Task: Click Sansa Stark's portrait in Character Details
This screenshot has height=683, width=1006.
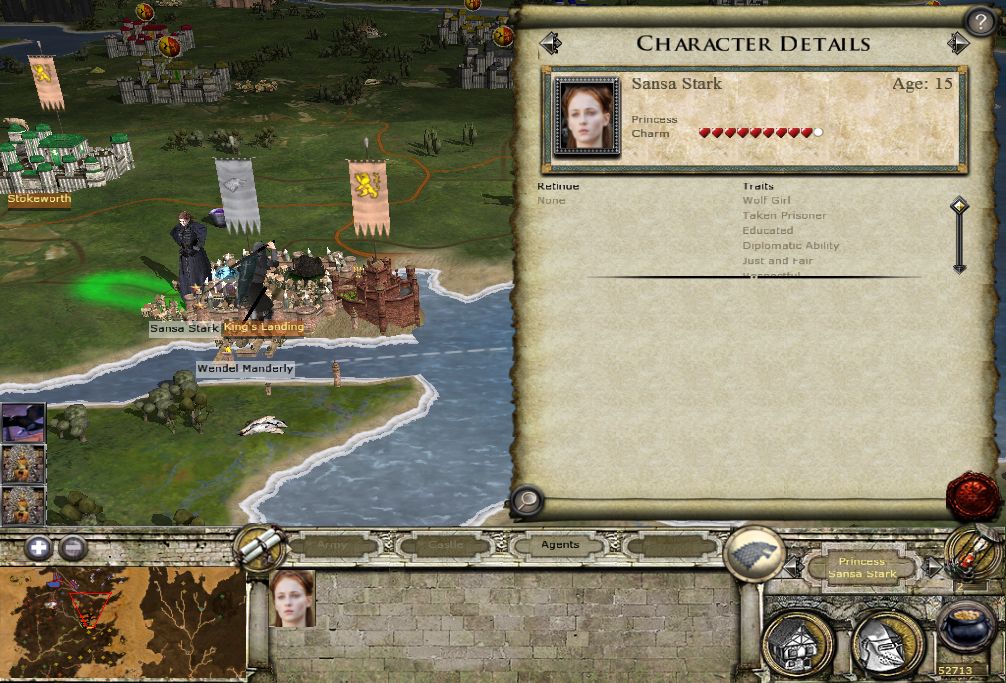Action: click(x=584, y=116)
